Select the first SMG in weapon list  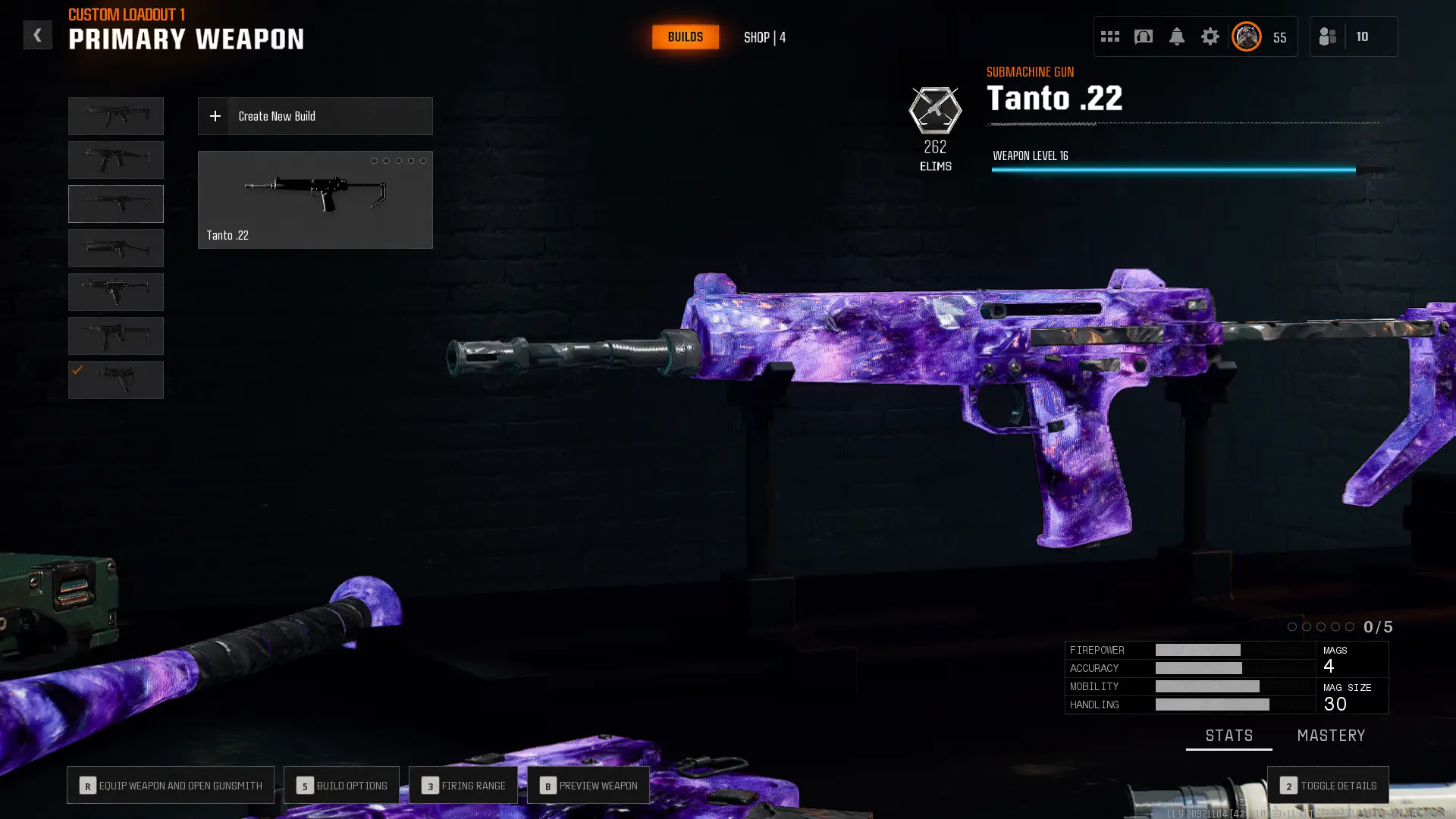click(x=115, y=115)
